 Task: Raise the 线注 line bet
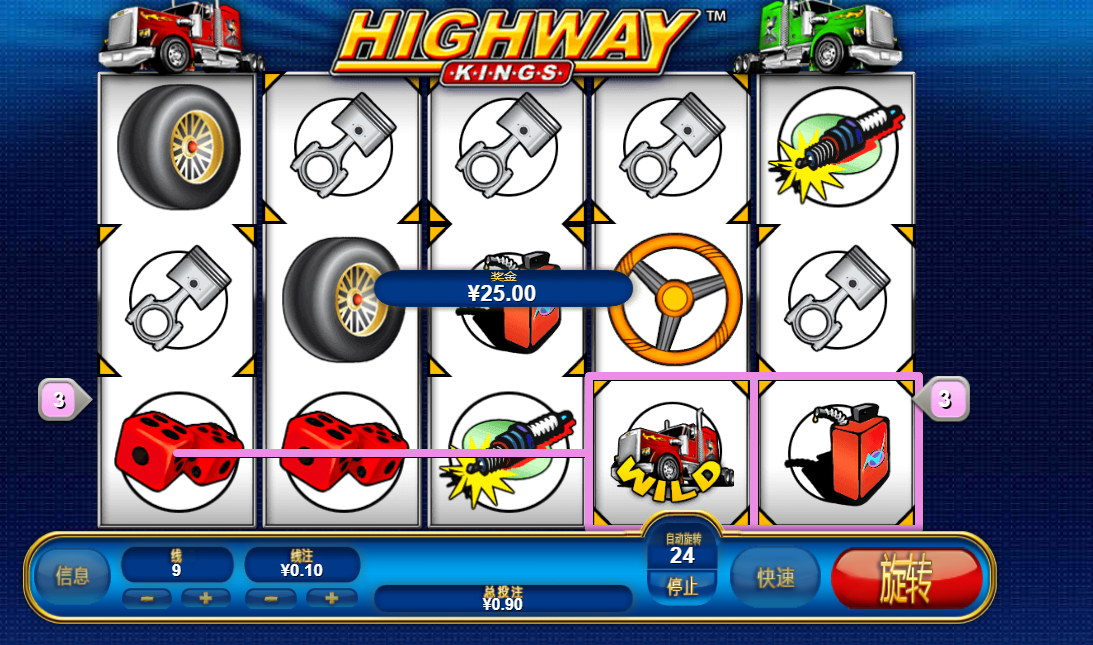(x=331, y=598)
